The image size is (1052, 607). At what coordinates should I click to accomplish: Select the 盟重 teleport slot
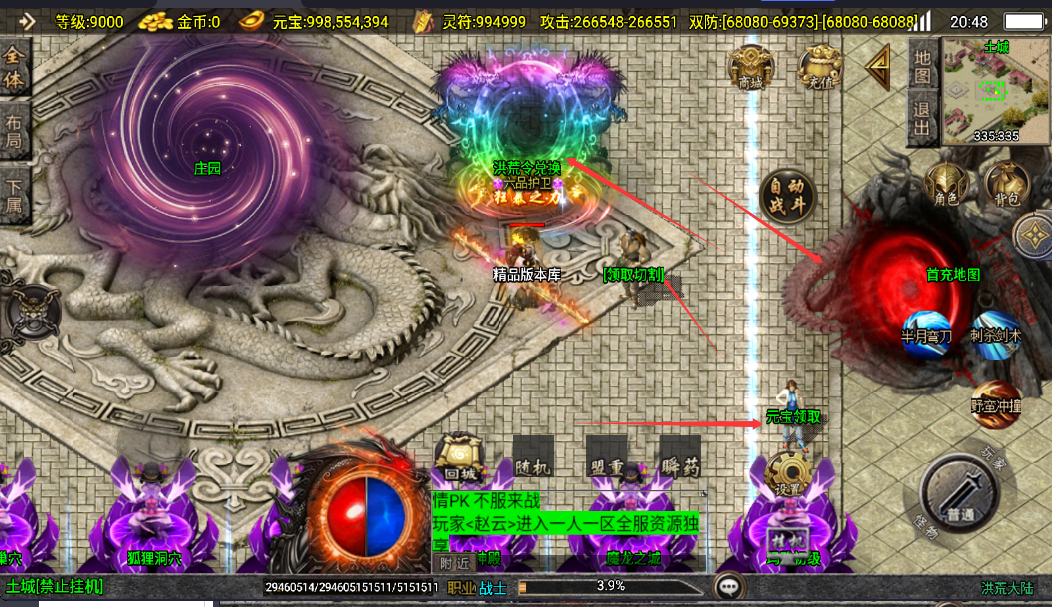[607, 460]
